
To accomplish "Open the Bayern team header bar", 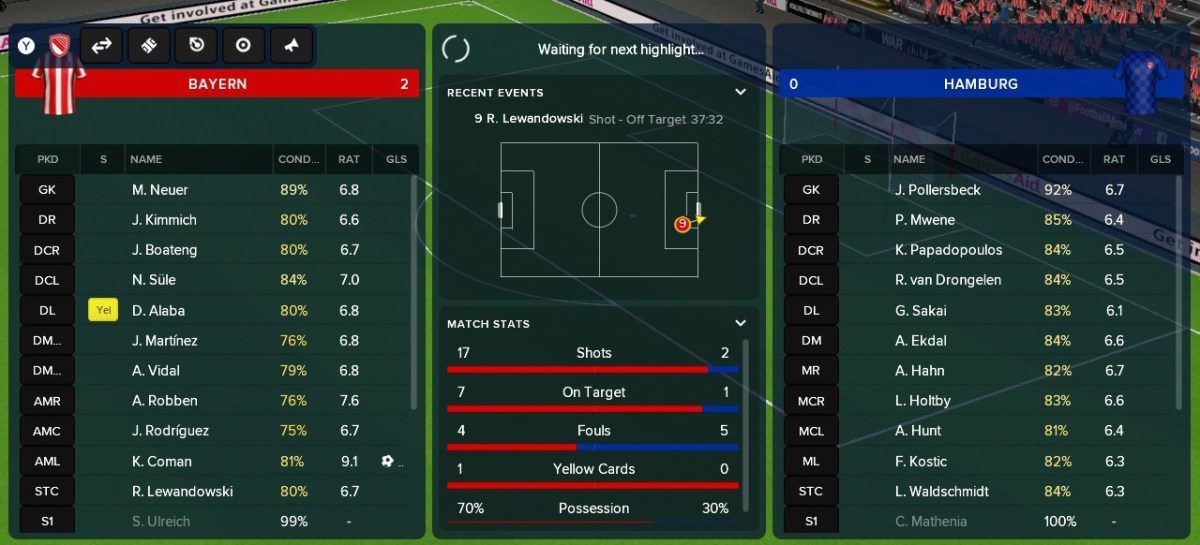I will pos(217,84).
